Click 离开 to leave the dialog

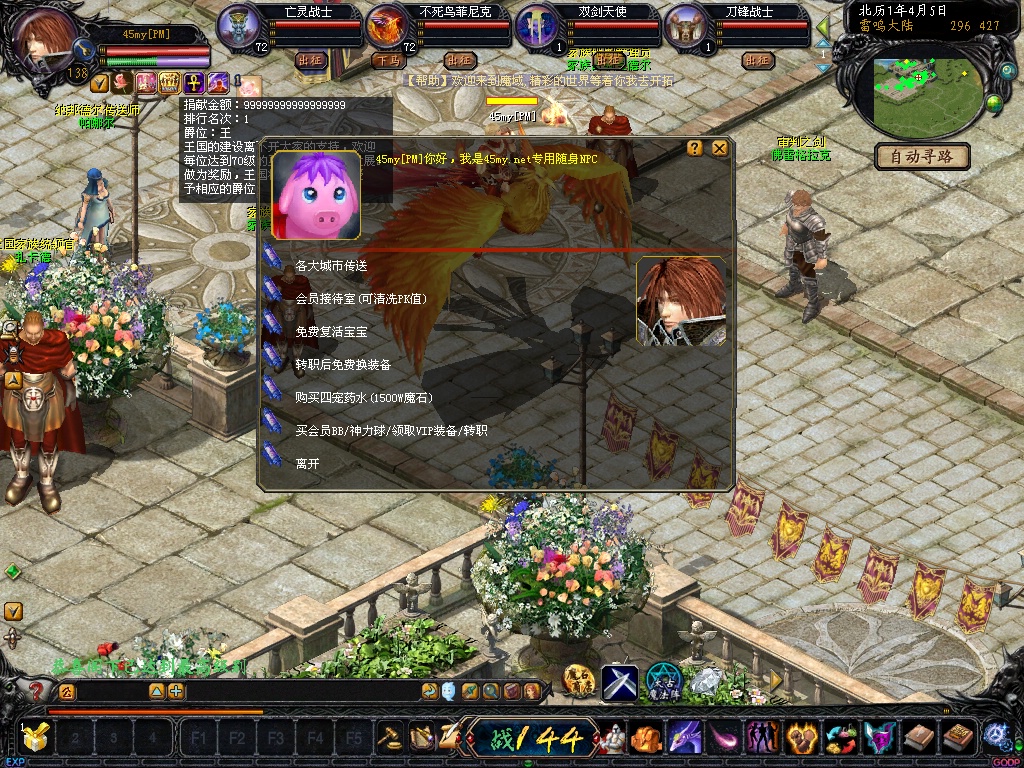(307, 464)
